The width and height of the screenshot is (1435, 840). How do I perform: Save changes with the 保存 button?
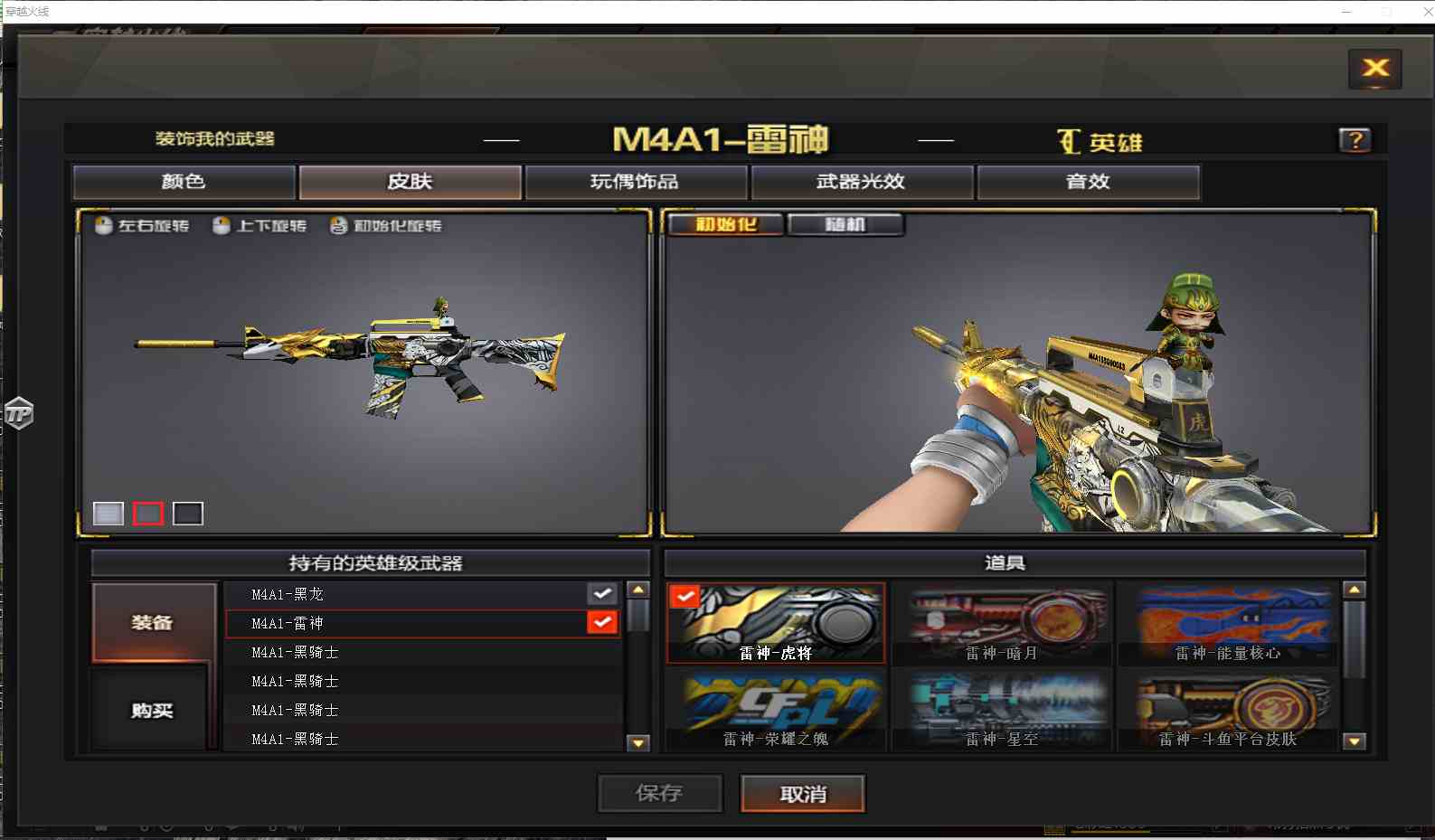(x=659, y=793)
